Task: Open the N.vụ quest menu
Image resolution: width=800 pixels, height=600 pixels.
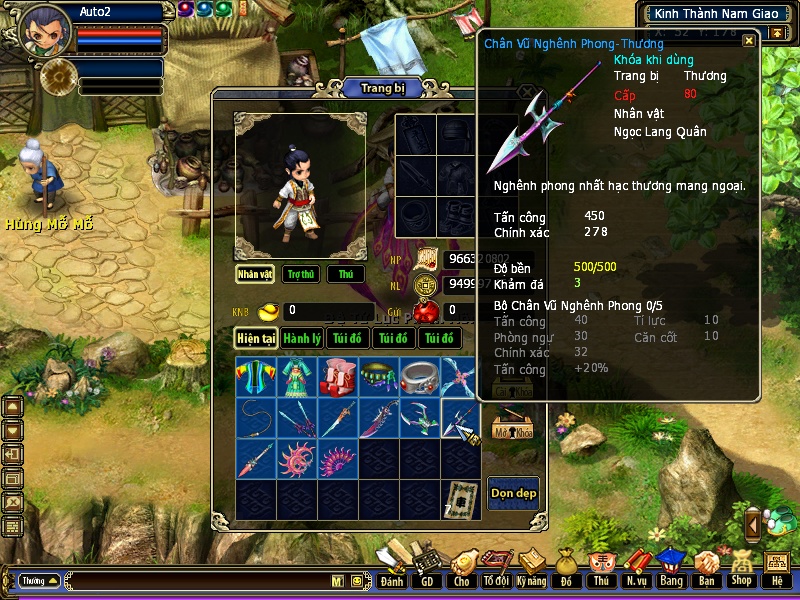Action: (x=636, y=571)
